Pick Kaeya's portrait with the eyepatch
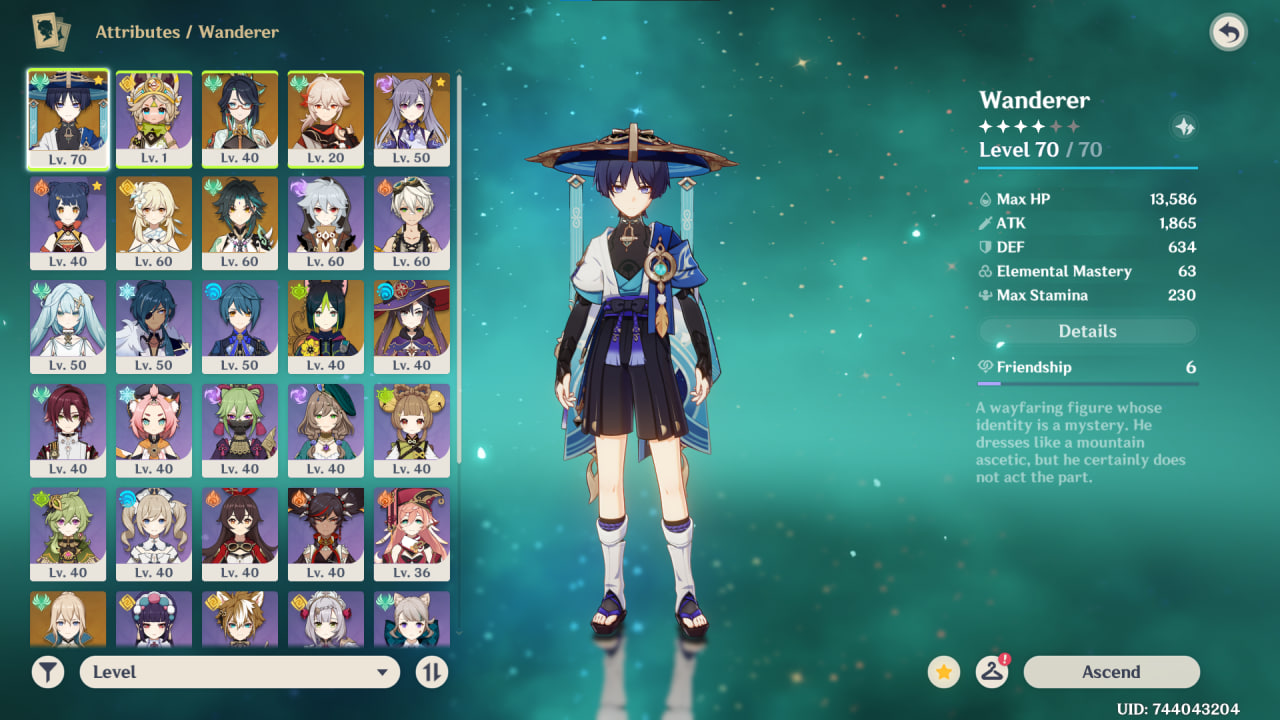Image resolution: width=1280 pixels, height=720 pixels. coord(154,326)
